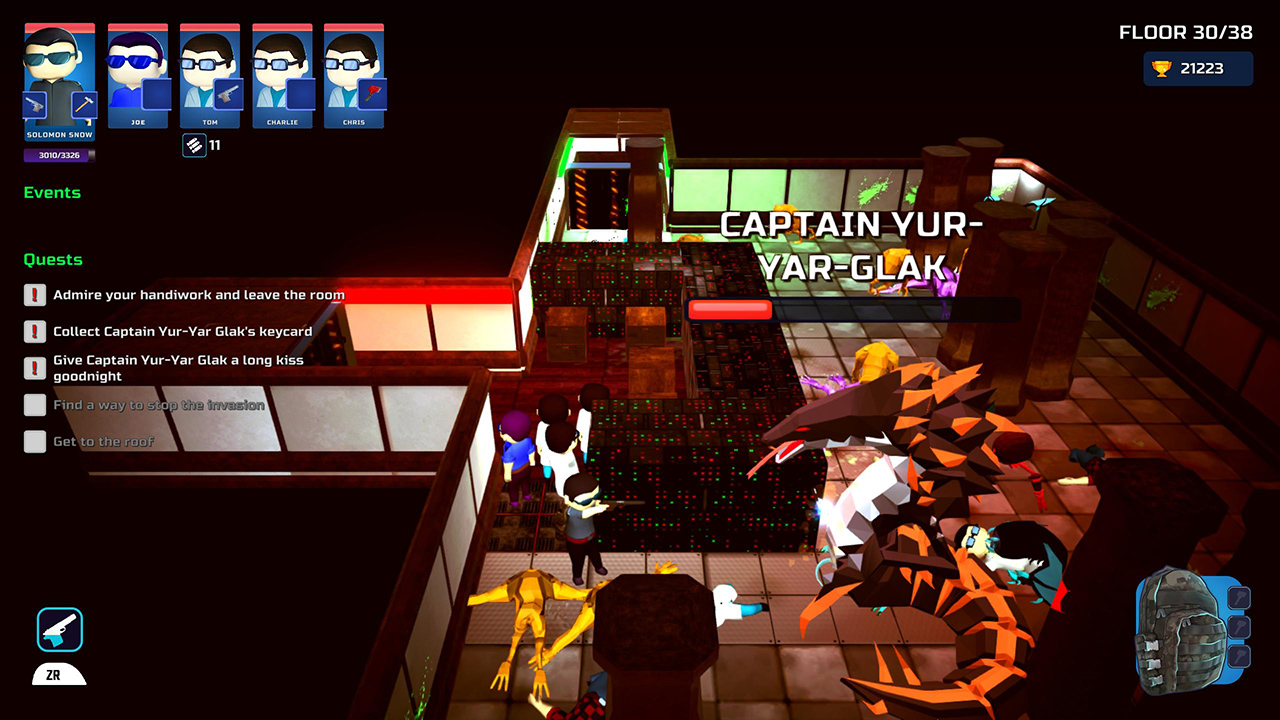Viewport: 1280px width, 720px height.
Task: Click the hammer item on Solomon Snow's portrait
Action: 83,103
